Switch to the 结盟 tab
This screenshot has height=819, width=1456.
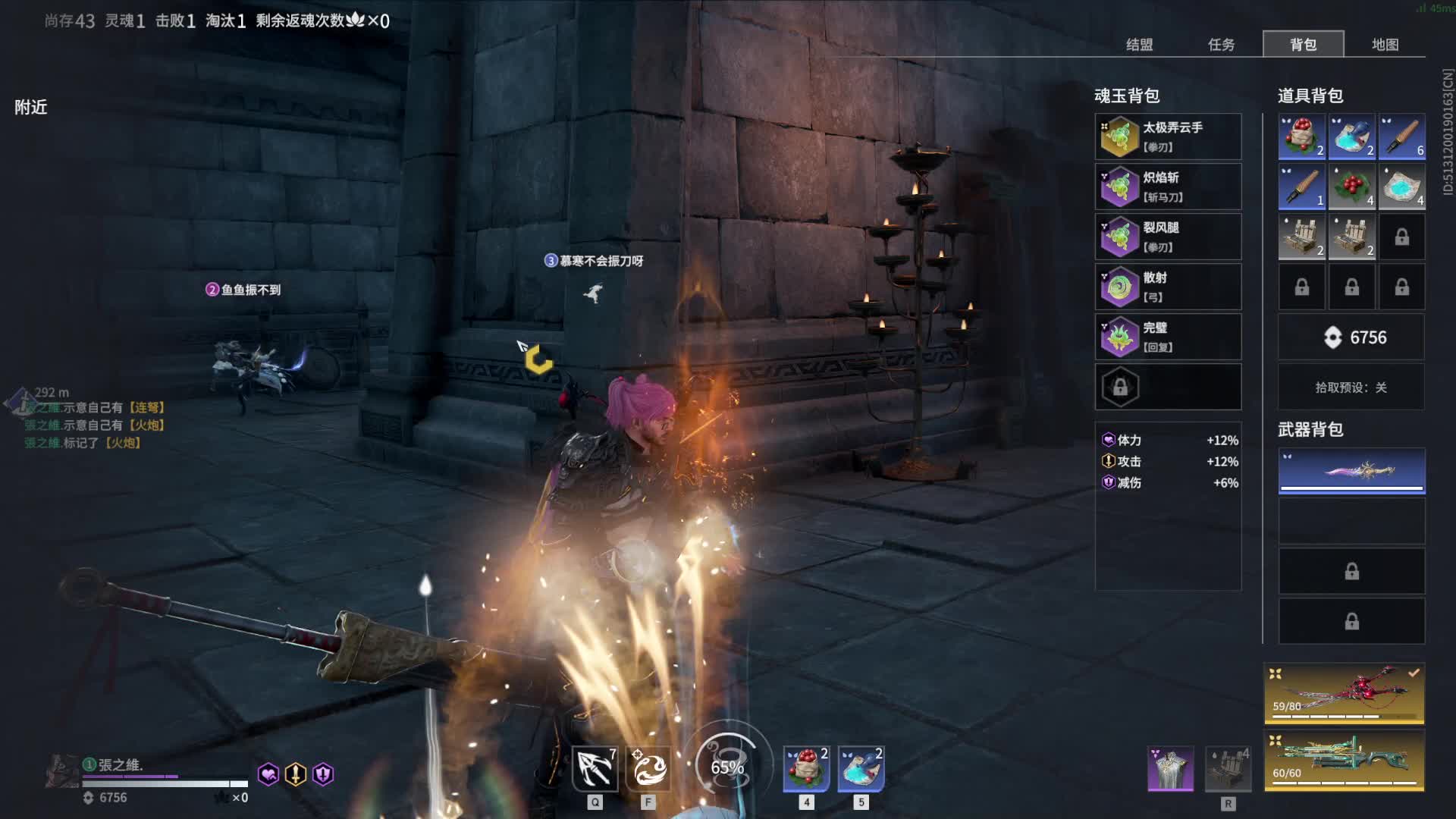pyautogui.click(x=1139, y=45)
